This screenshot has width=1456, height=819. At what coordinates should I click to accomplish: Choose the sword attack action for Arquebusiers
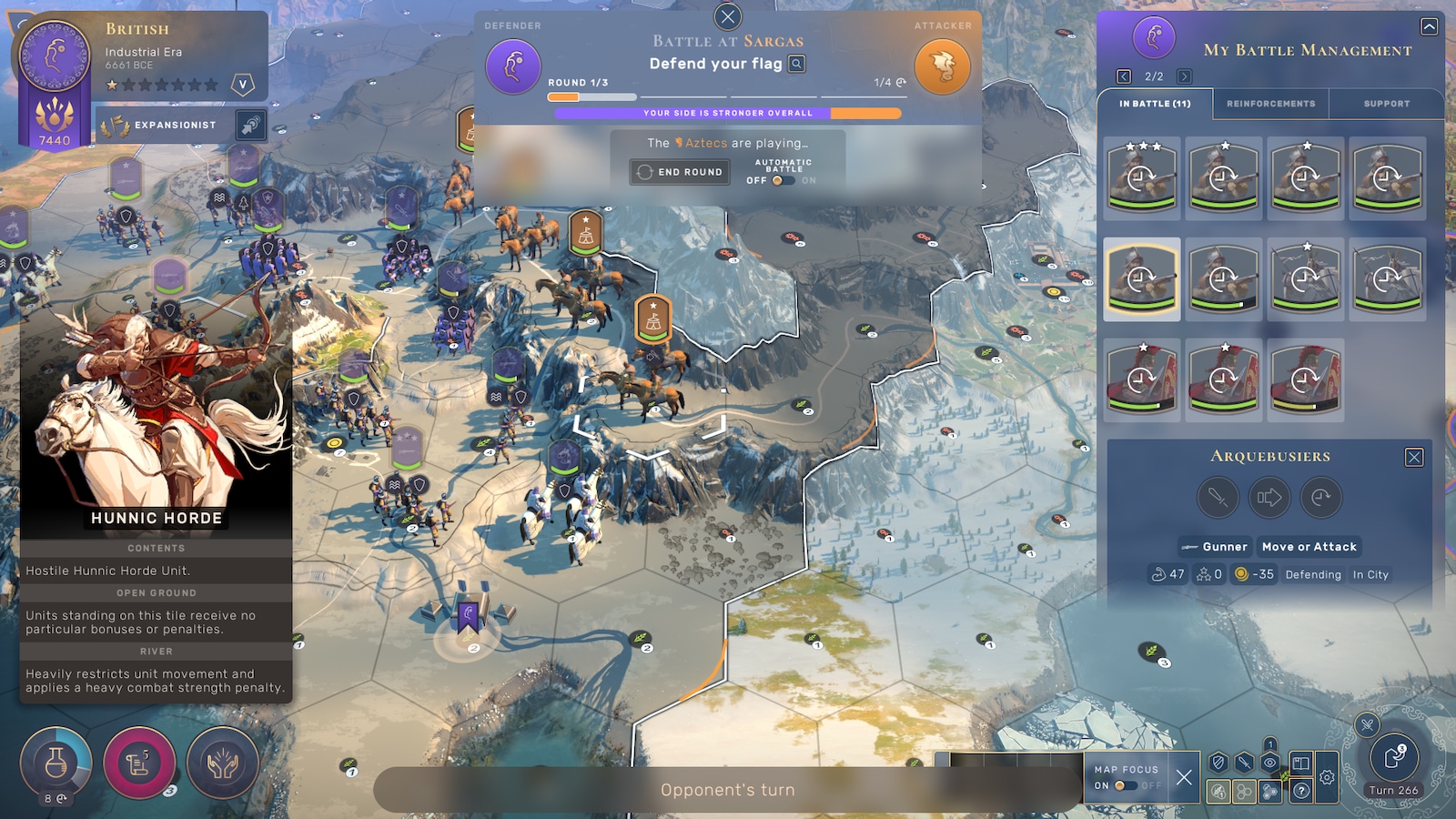click(x=1218, y=498)
